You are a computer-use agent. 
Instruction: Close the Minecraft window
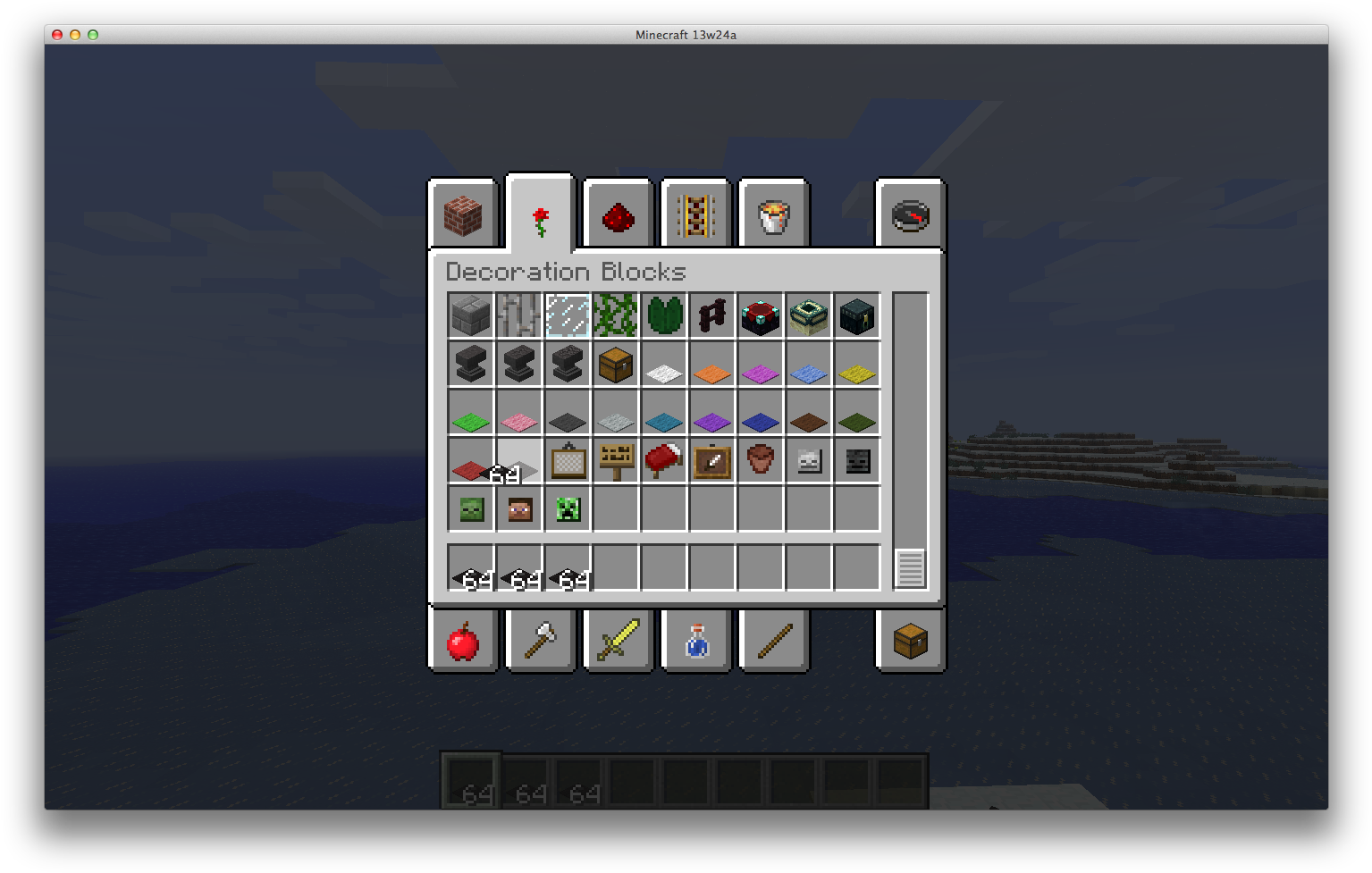tap(57, 35)
